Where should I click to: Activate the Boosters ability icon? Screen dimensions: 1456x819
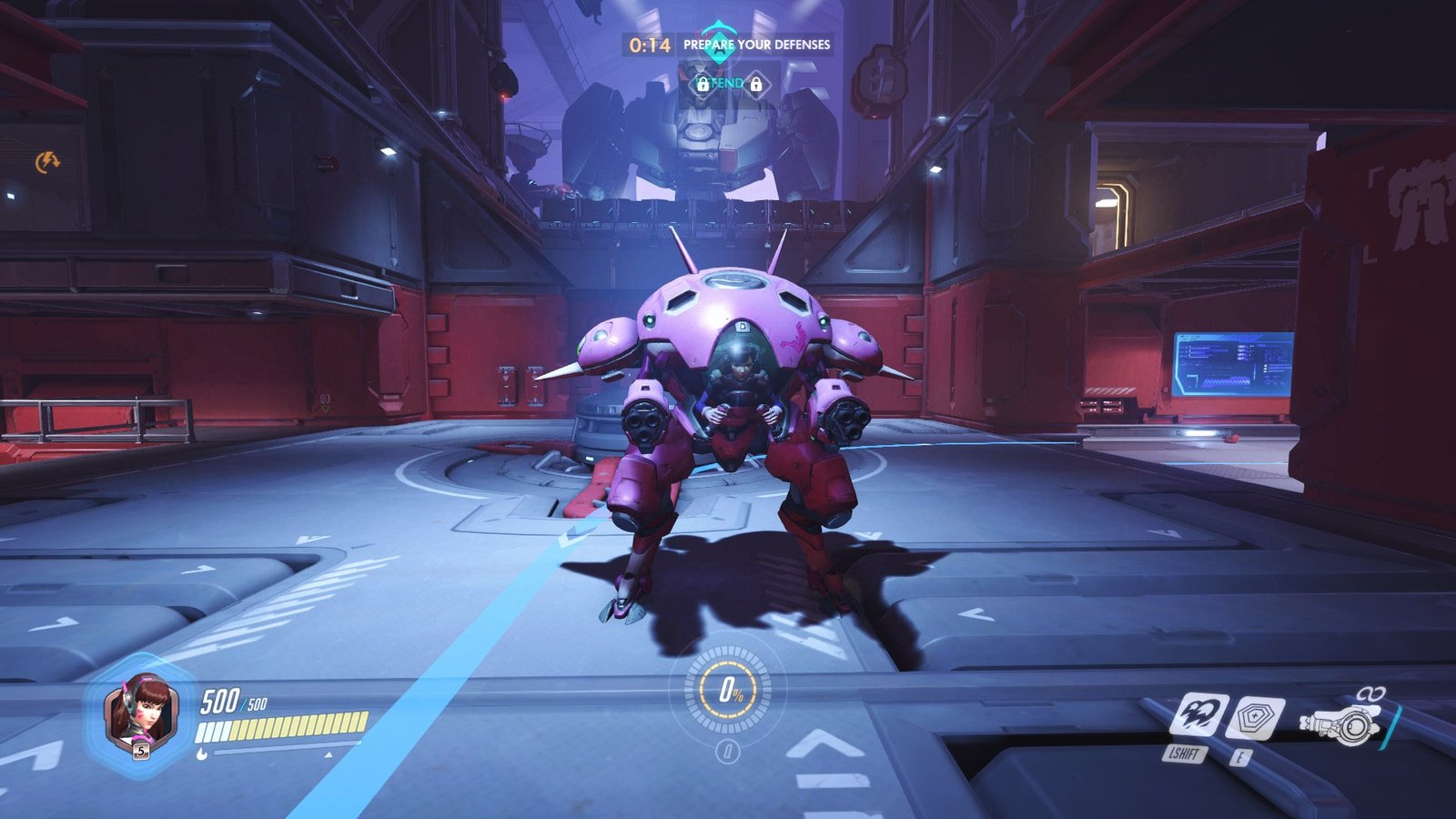[1198, 714]
